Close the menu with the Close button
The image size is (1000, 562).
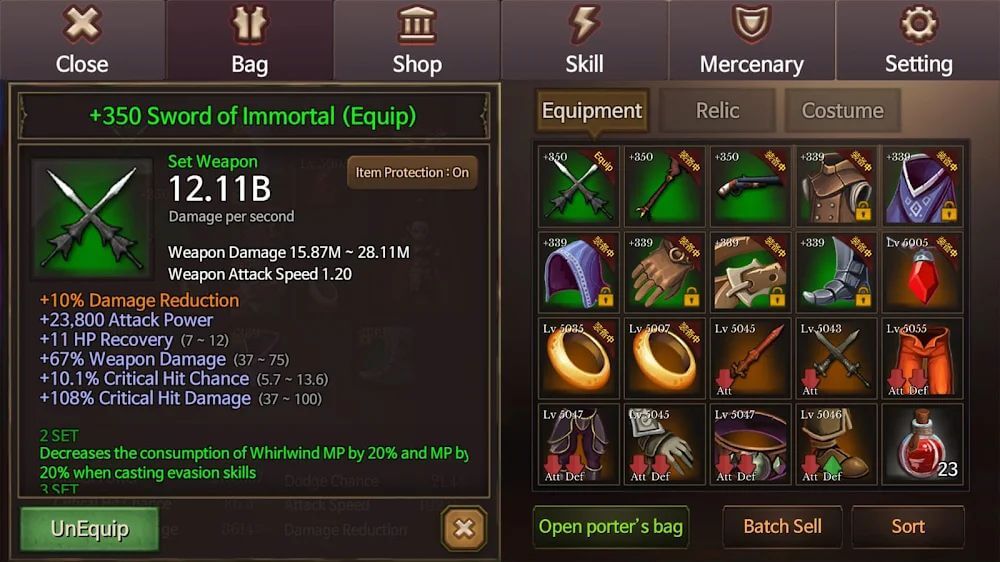click(x=82, y=41)
